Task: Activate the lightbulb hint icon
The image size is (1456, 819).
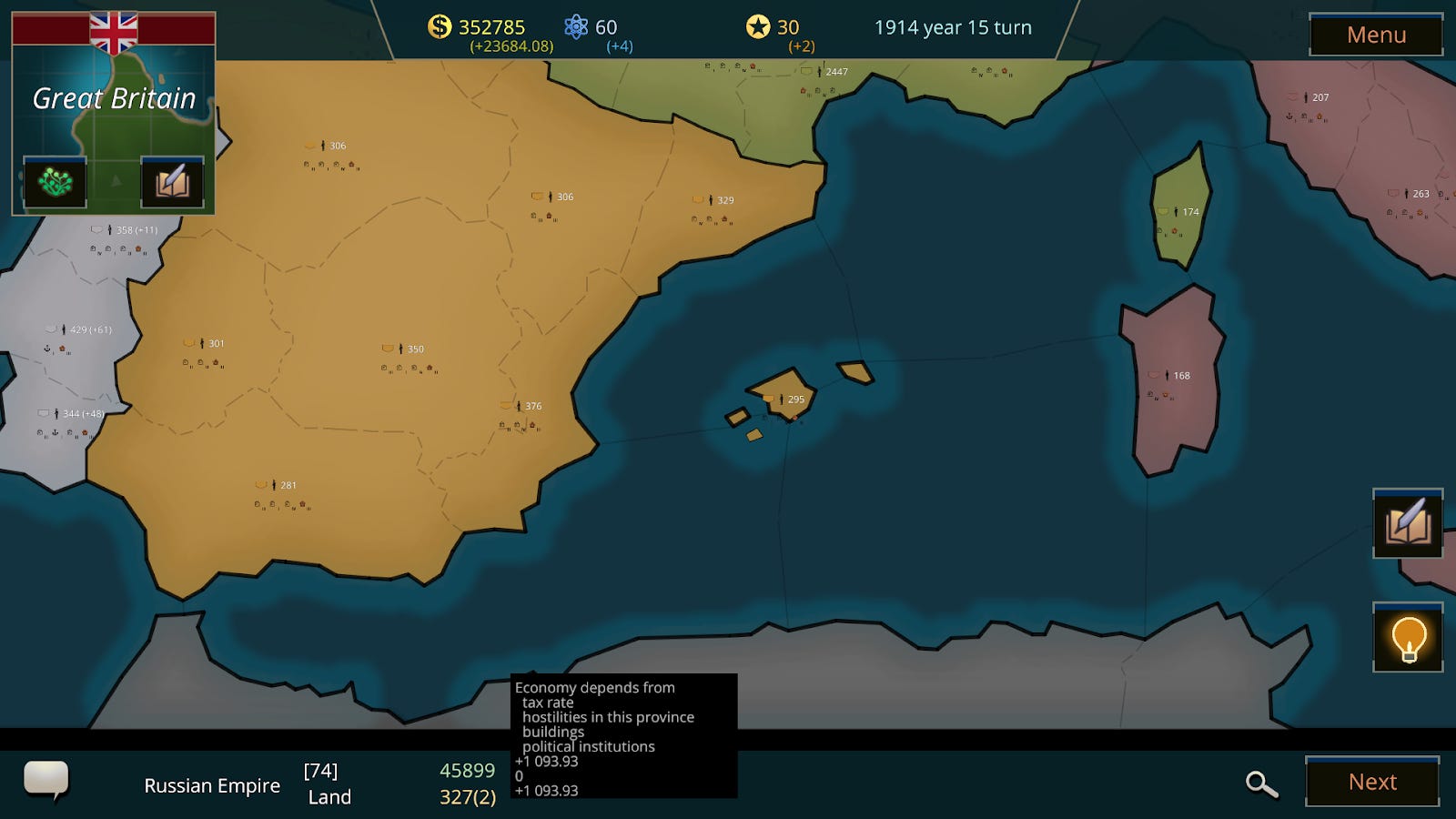Action: point(1407,639)
